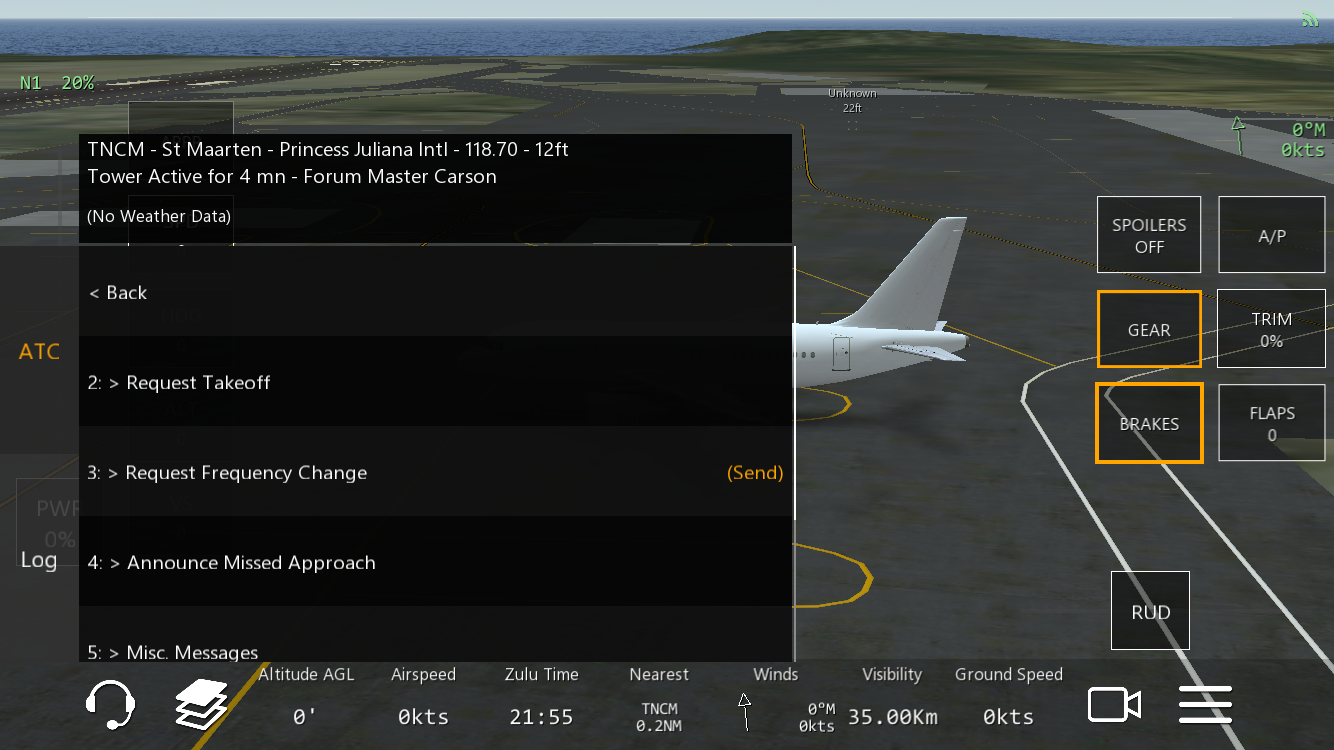Send the Request Frequency Change message
The width and height of the screenshot is (1334, 750).
point(755,473)
